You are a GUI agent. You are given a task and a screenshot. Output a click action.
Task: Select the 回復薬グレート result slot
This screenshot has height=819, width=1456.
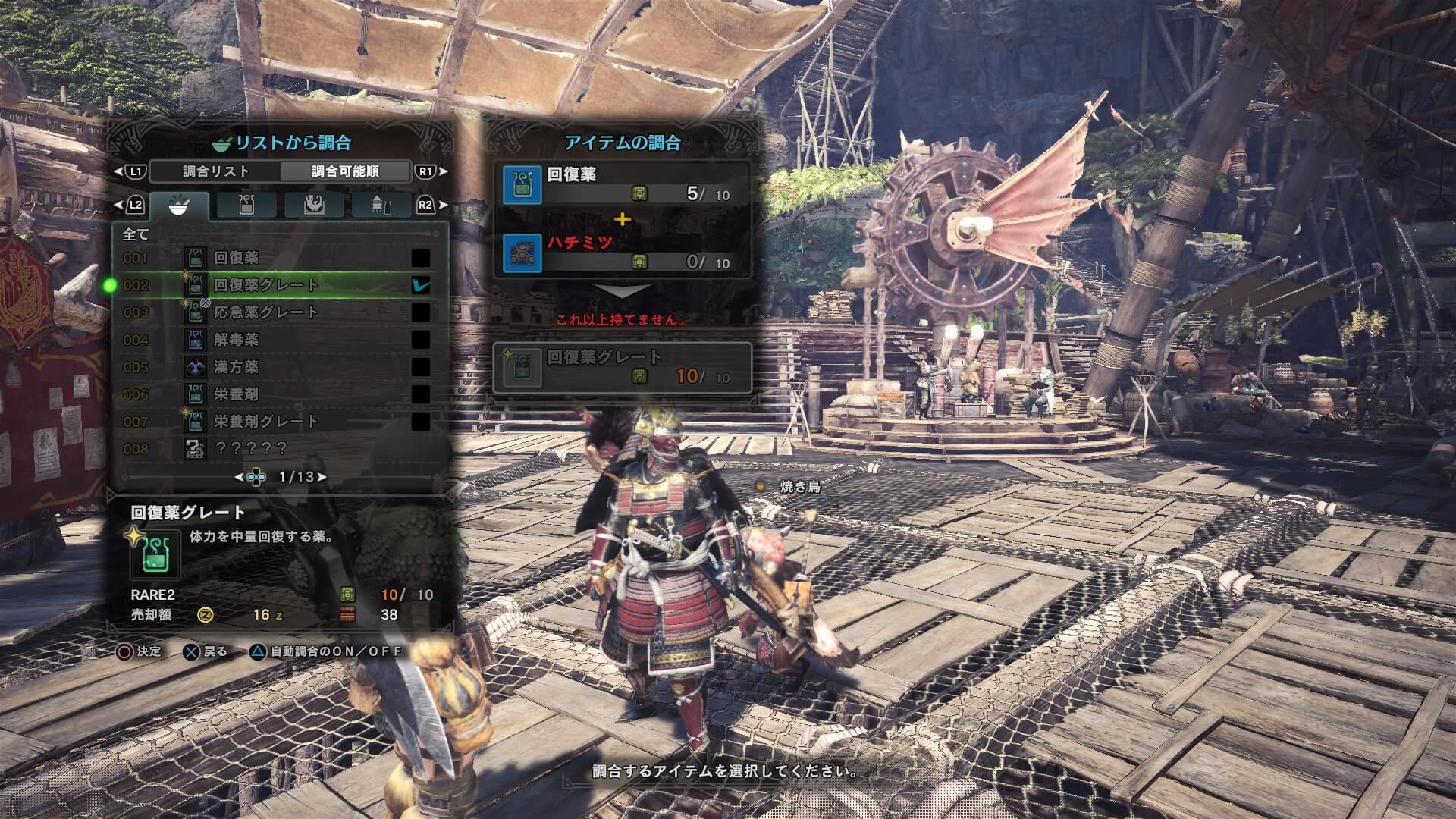coord(622,368)
